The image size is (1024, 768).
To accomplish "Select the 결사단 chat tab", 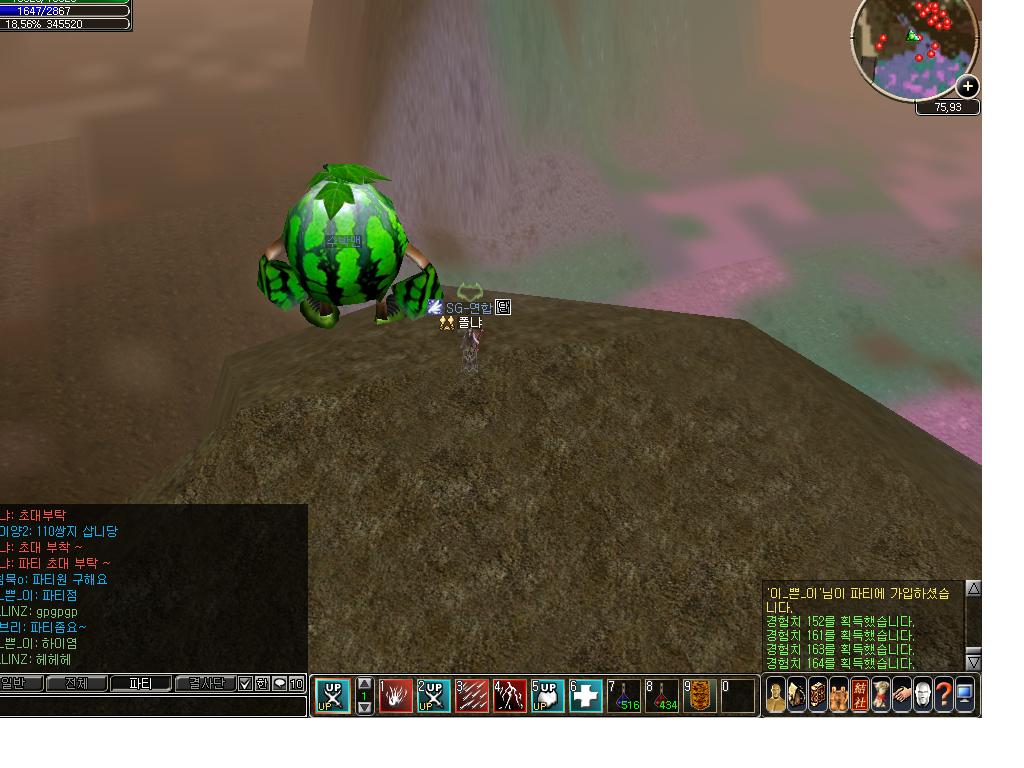I will pyautogui.click(x=204, y=684).
